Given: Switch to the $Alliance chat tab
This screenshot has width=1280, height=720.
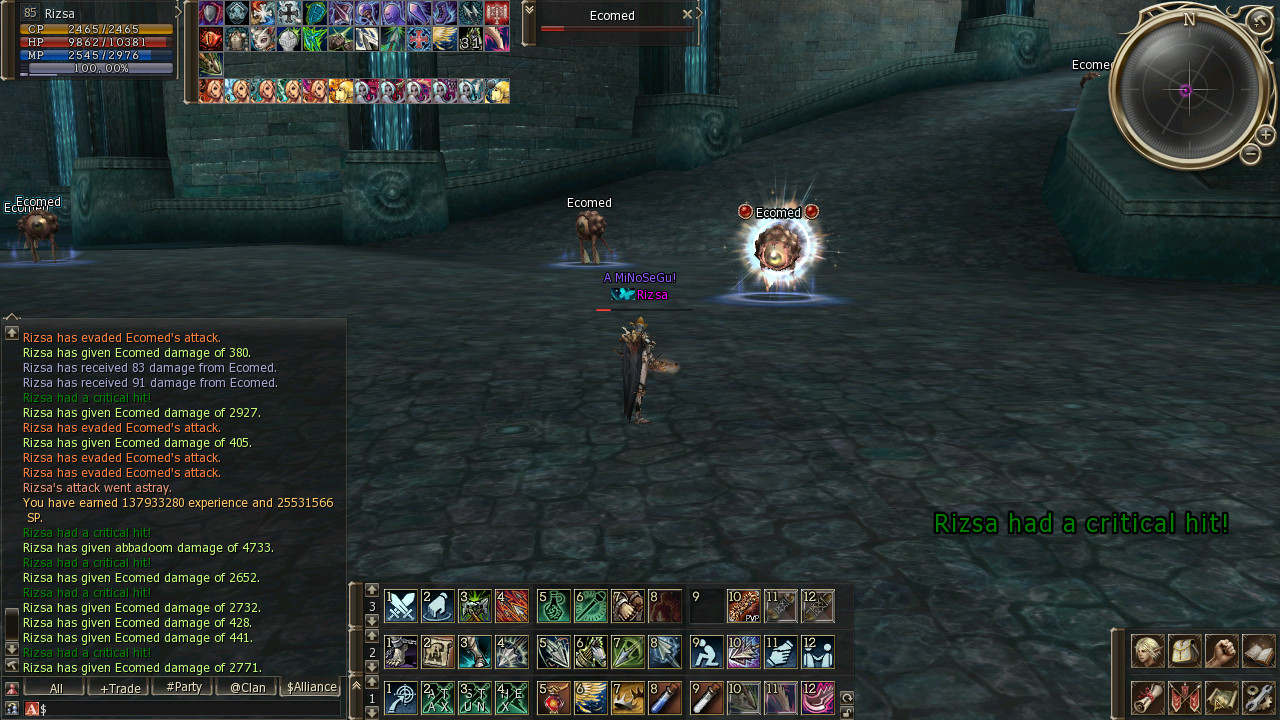Looking at the screenshot, I should click(311, 688).
